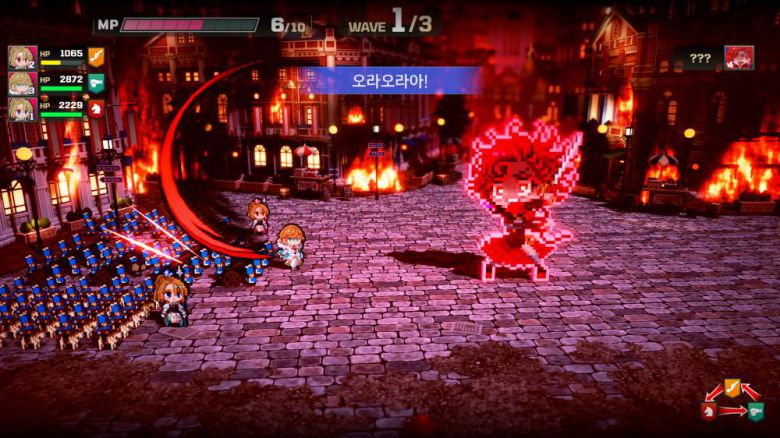Select the party portrait numbered 3
Image resolution: width=780 pixels, height=438 pixels.
(x=22, y=83)
